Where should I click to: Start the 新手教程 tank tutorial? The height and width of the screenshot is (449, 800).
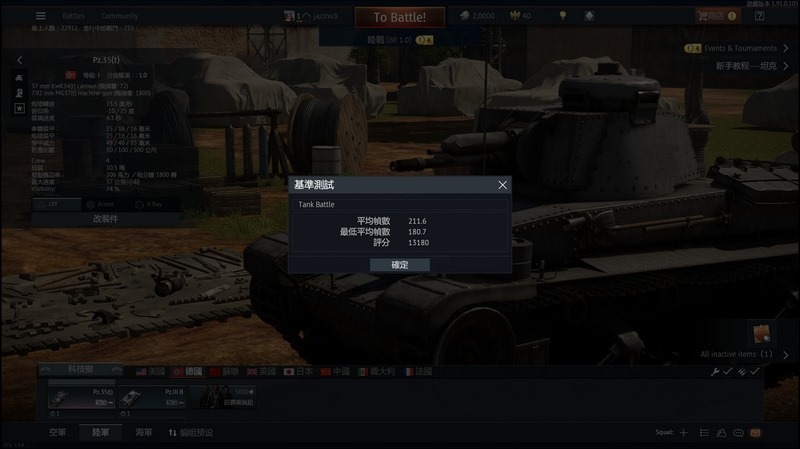(x=746, y=66)
